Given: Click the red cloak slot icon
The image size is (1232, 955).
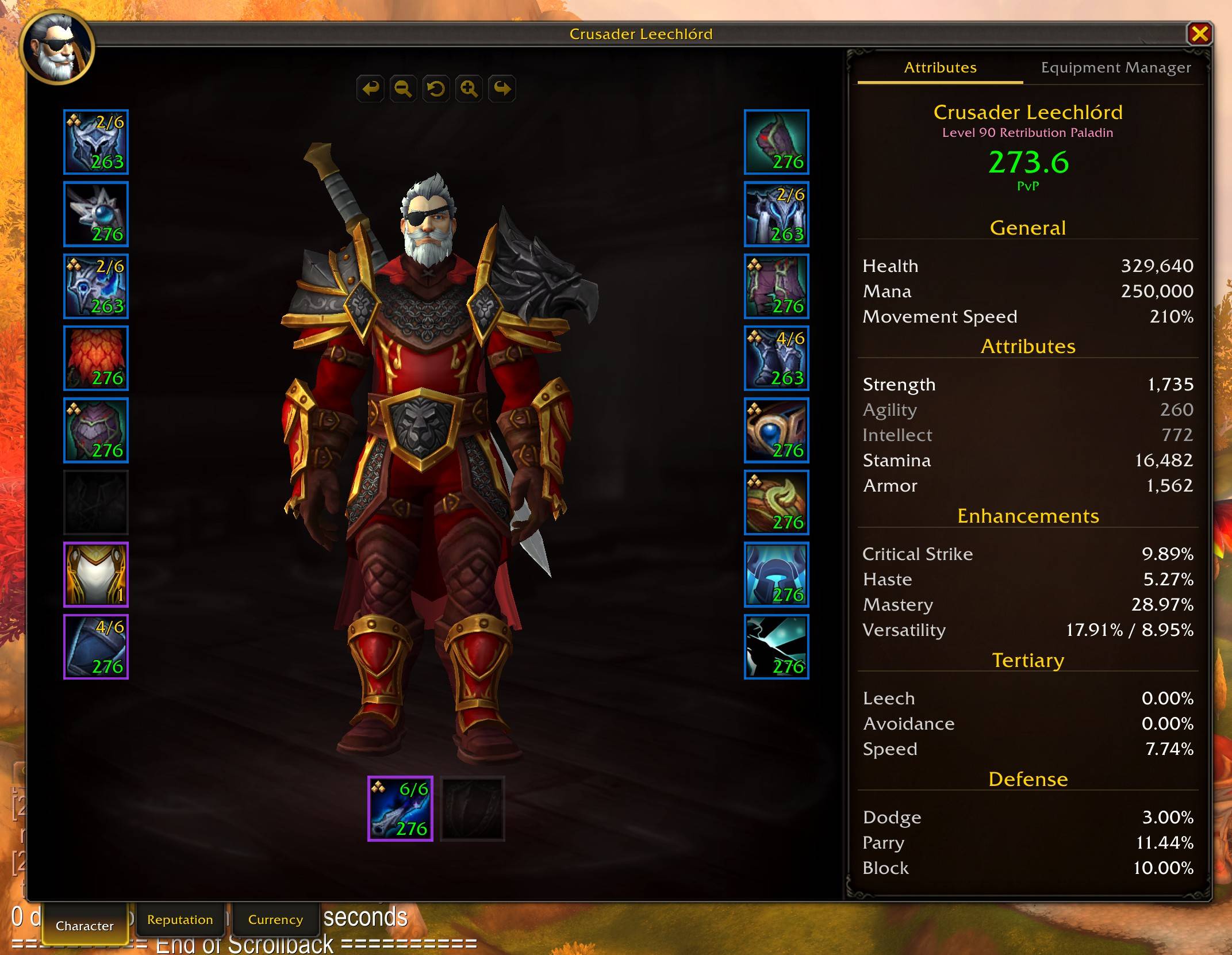Looking at the screenshot, I should point(95,358).
